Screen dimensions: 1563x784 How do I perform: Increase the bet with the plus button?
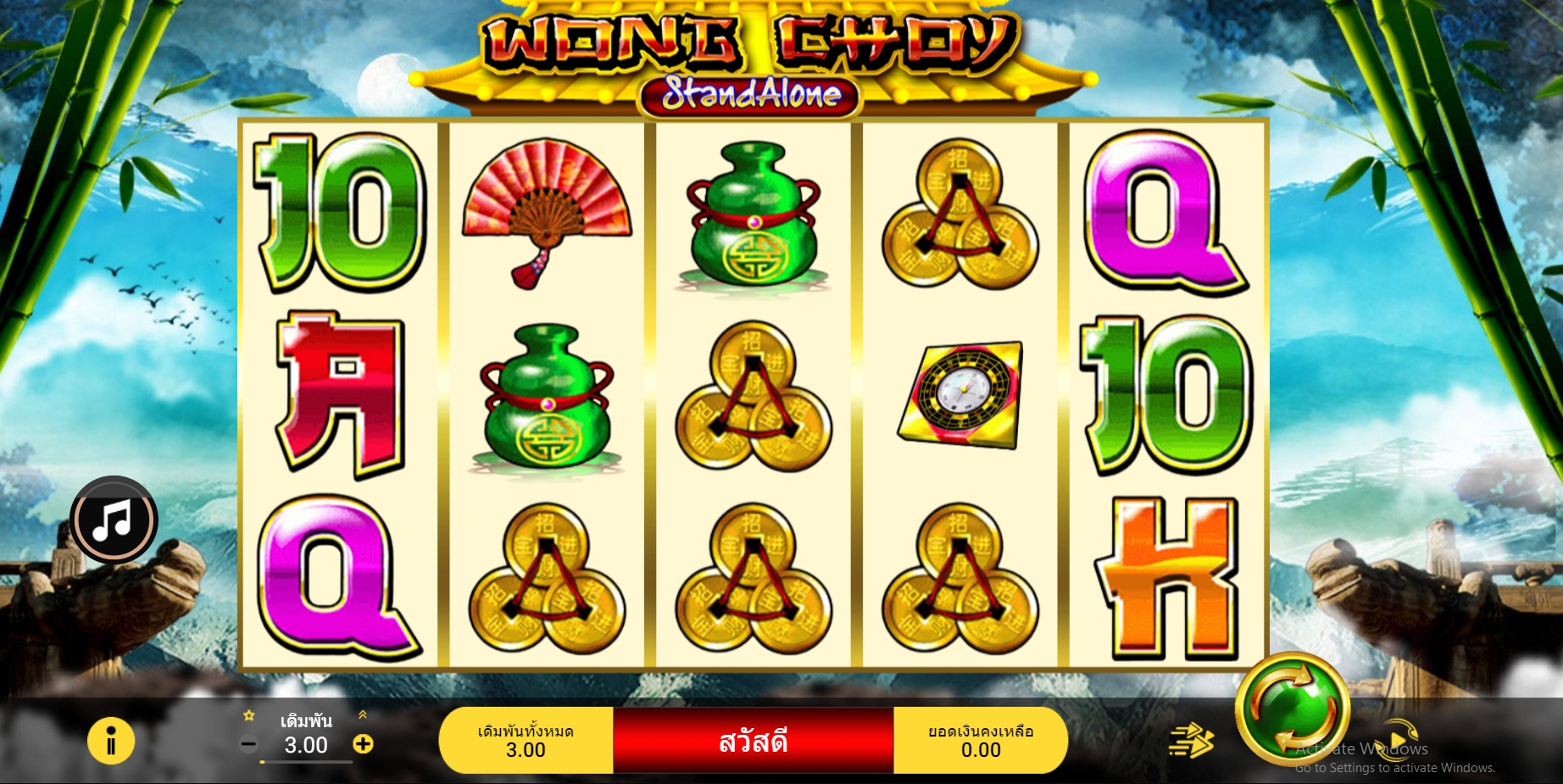tap(363, 744)
